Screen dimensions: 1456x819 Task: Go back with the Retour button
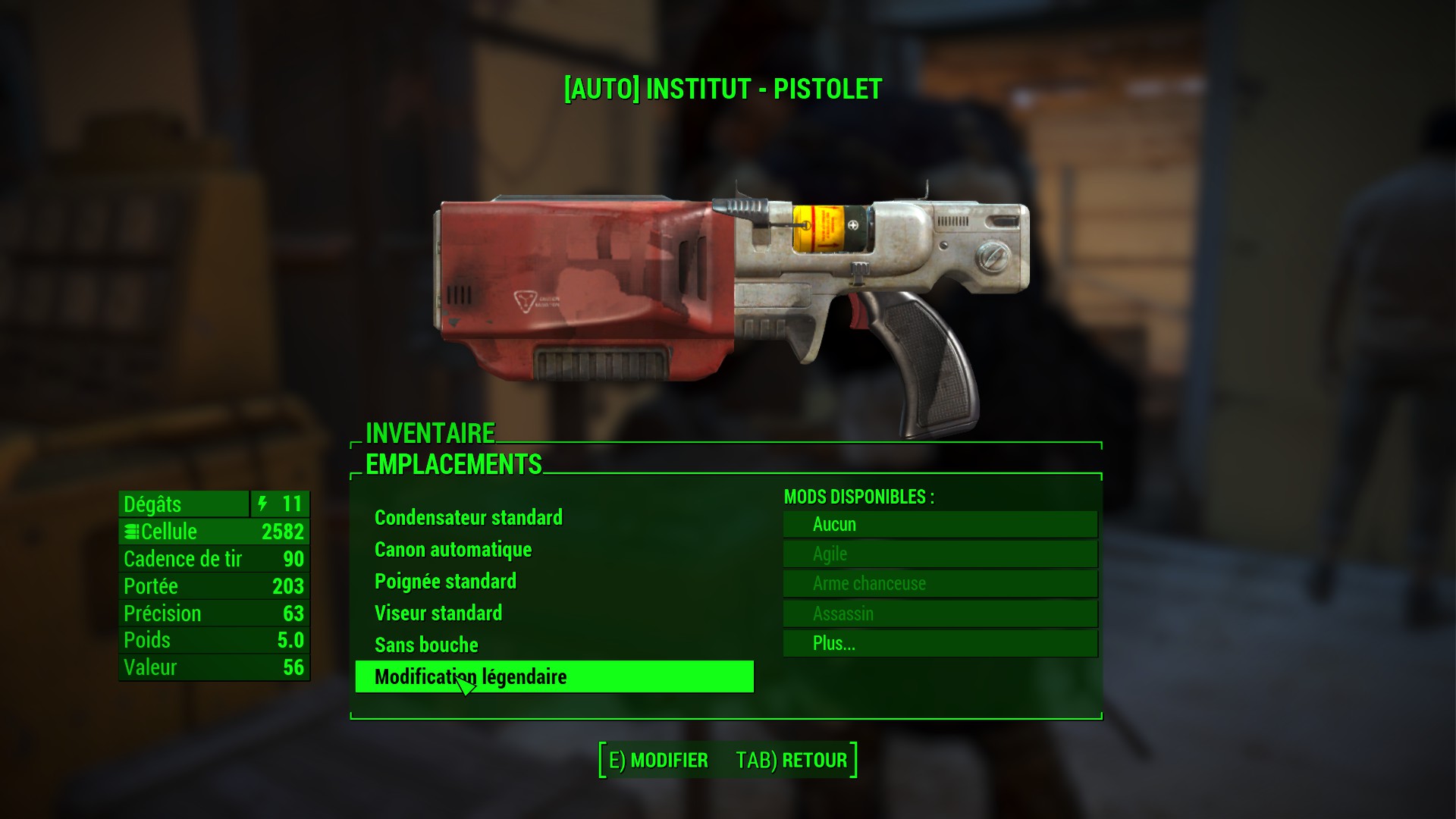pos(792,760)
